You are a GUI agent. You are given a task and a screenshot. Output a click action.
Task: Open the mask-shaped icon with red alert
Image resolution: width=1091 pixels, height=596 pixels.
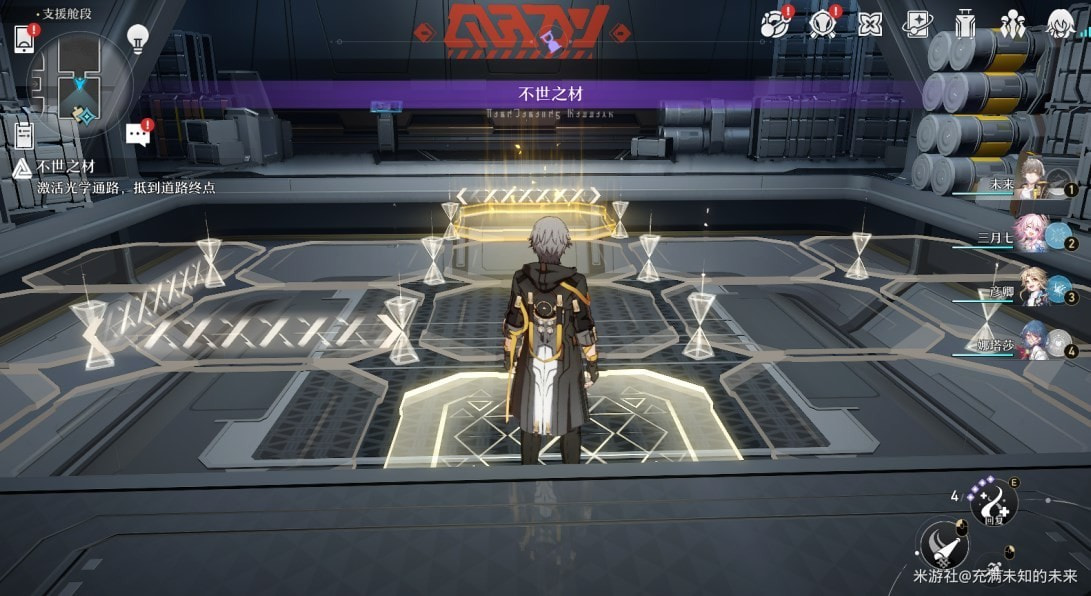[823, 24]
